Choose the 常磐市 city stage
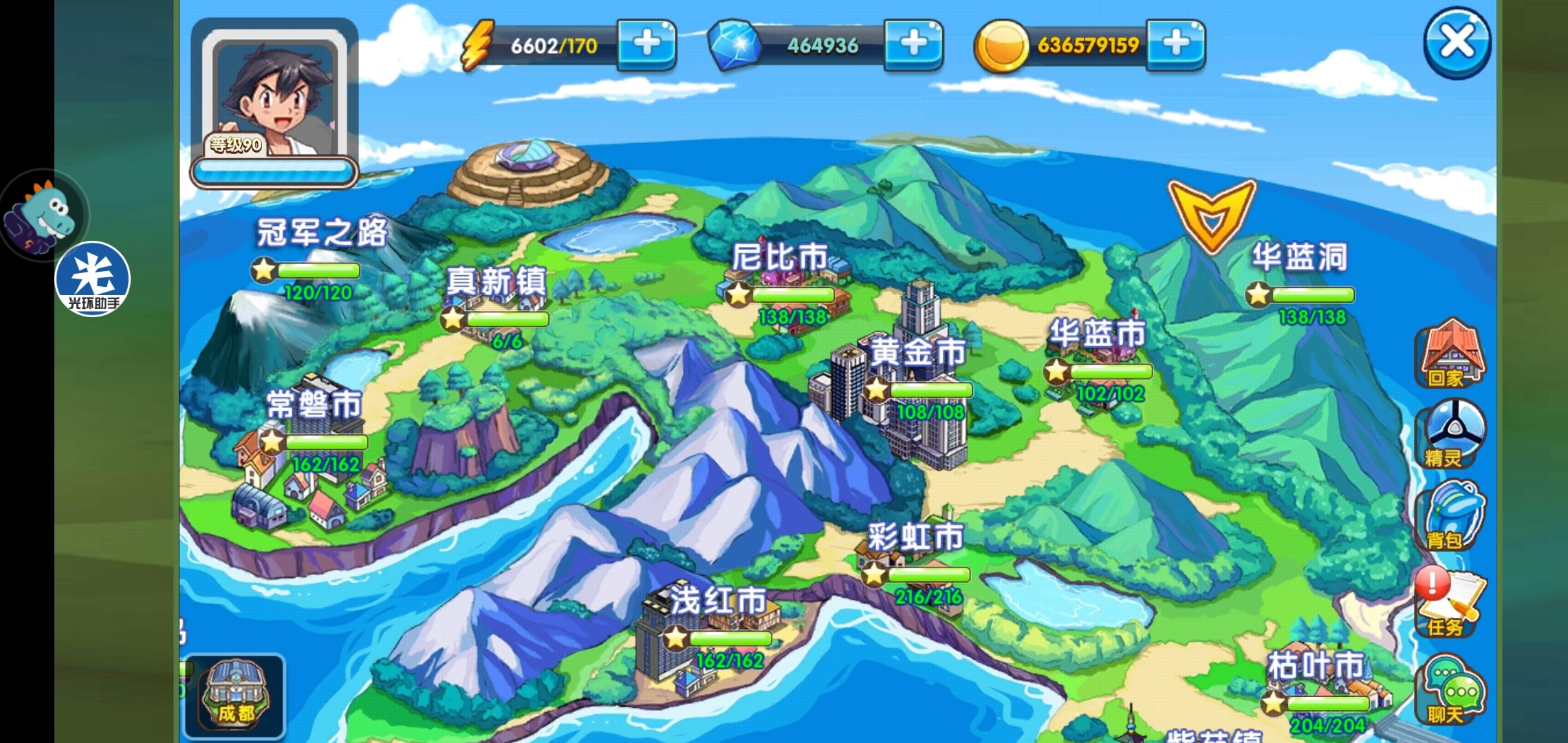This screenshot has width=1568, height=743. (314, 405)
